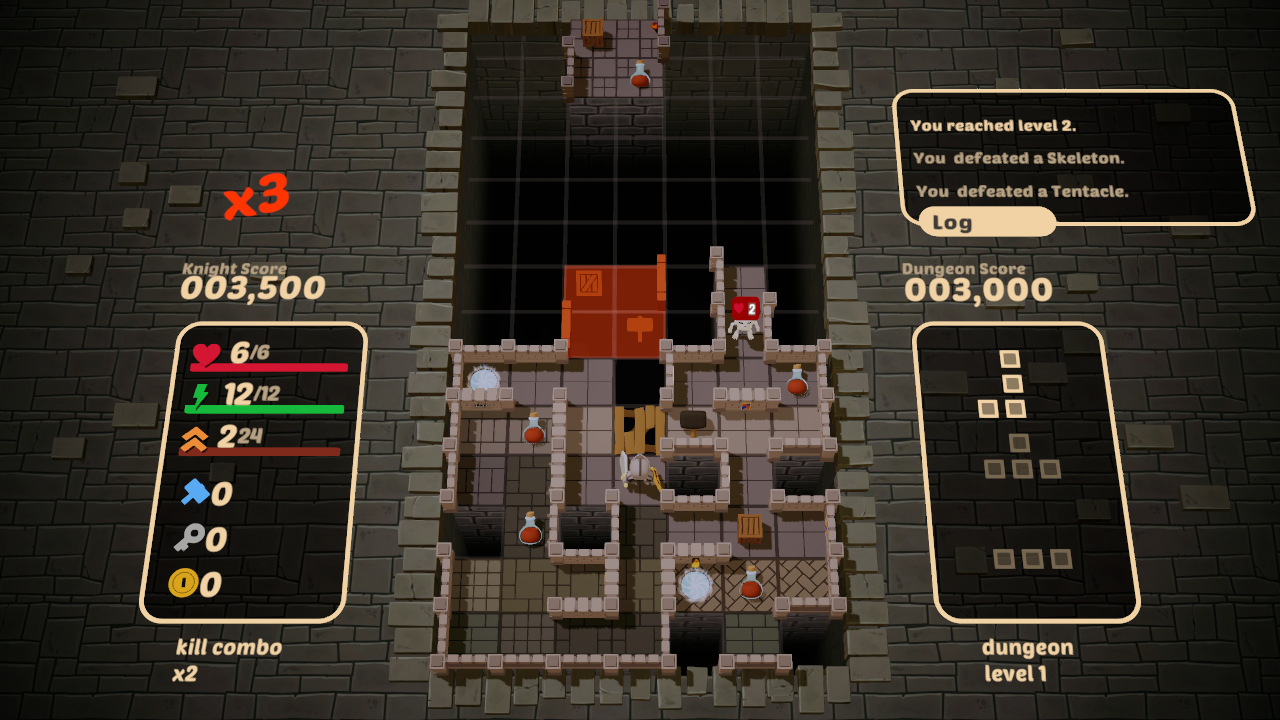Choose the T-shaped piece in the queue
1280x720 pixels.
point(1021,458)
